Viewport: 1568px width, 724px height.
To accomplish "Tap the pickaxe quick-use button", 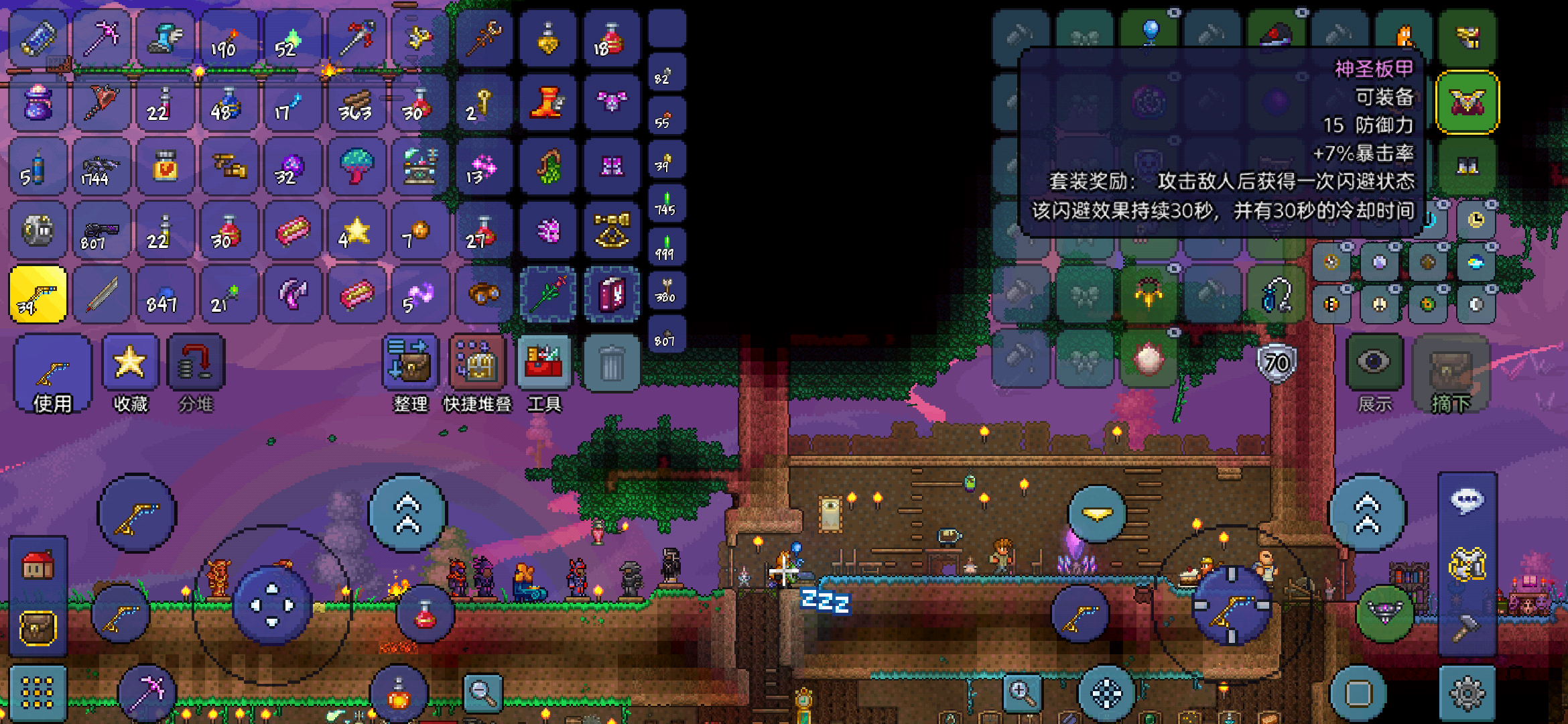I will point(147,692).
